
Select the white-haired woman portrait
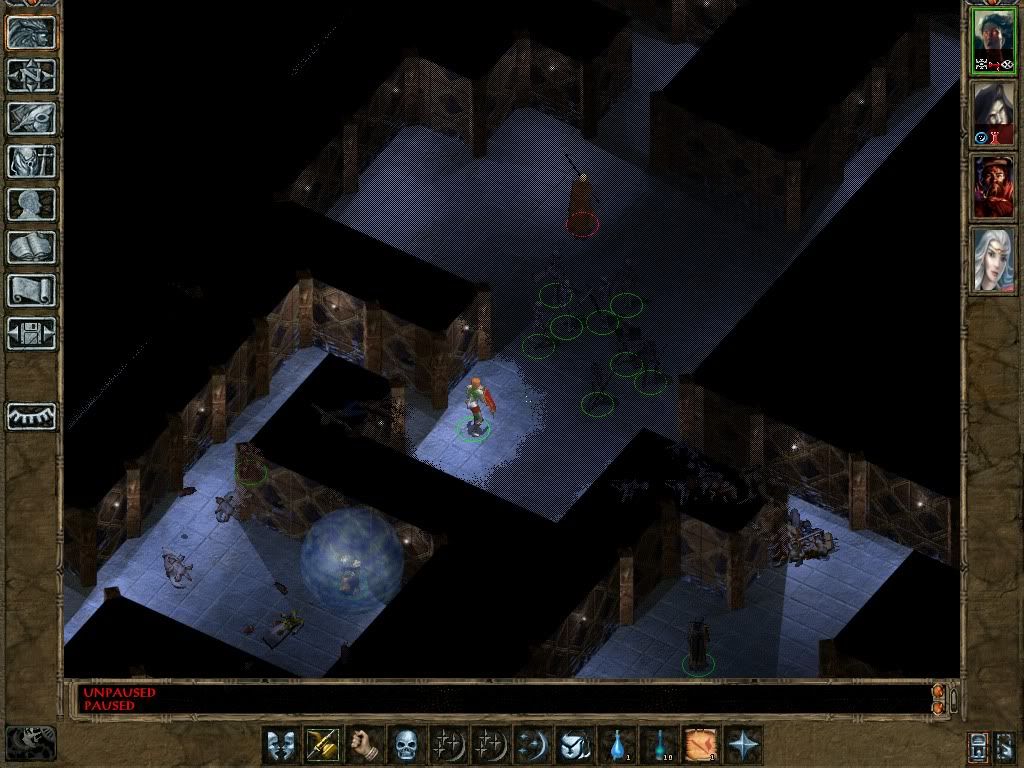pyautogui.click(x=993, y=259)
